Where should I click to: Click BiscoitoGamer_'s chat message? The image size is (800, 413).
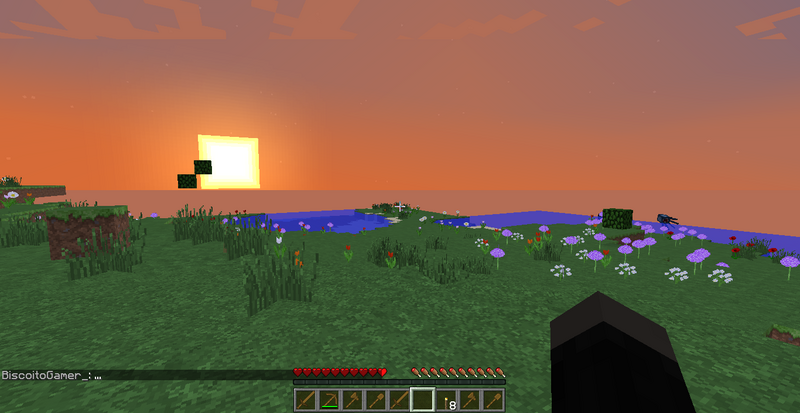point(52,375)
